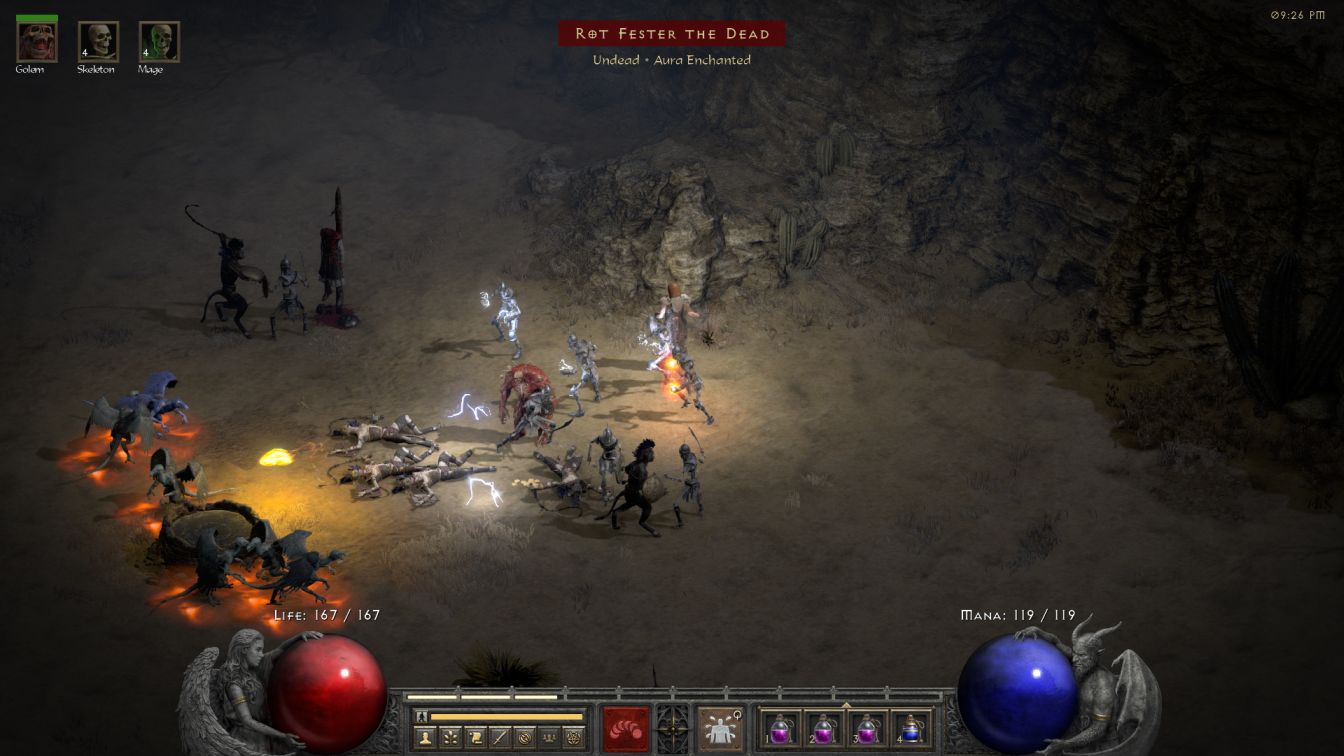Open the quest log scroll button
Image resolution: width=1344 pixels, height=756 pixels.
(474, 738)
